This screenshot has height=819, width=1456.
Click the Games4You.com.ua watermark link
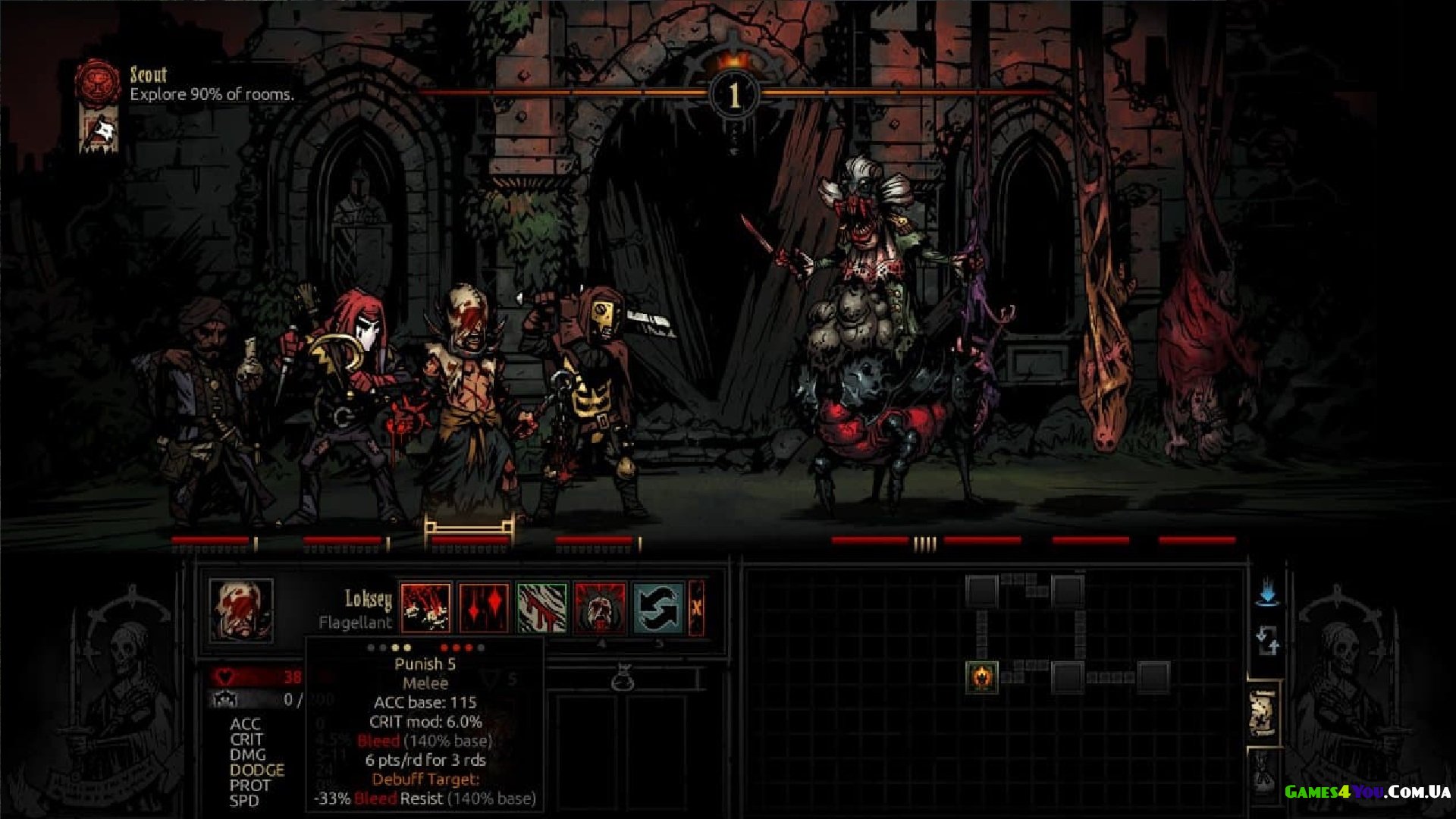click(1367, 792)
